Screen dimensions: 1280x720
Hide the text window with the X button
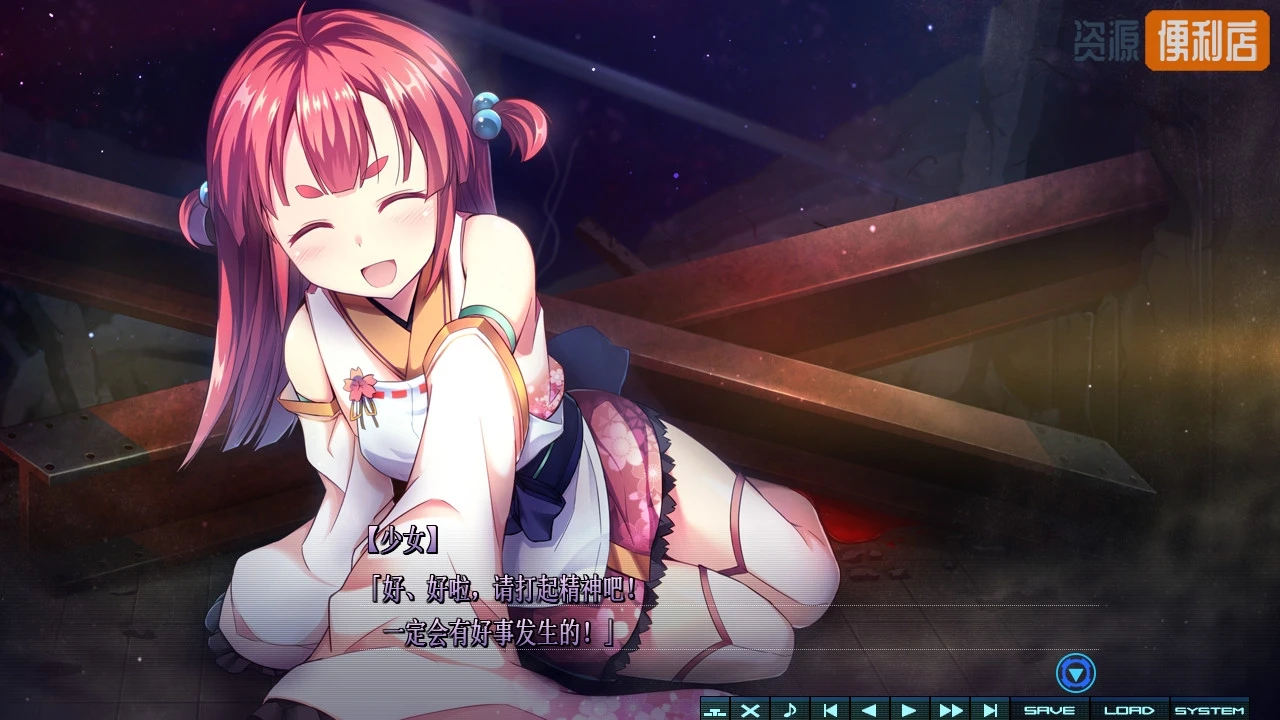750,710
